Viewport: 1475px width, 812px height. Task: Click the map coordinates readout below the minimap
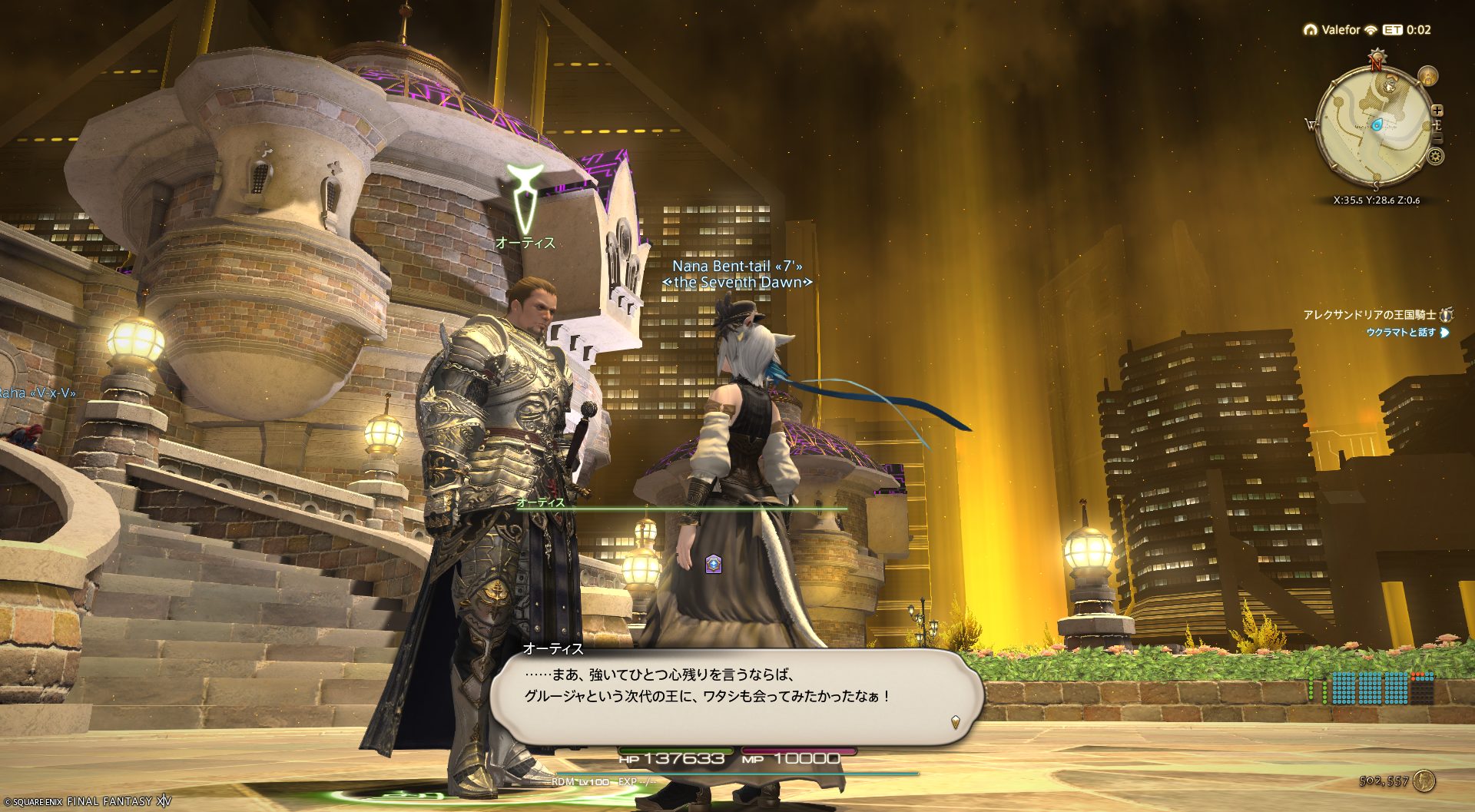[x=1376, y=200]
